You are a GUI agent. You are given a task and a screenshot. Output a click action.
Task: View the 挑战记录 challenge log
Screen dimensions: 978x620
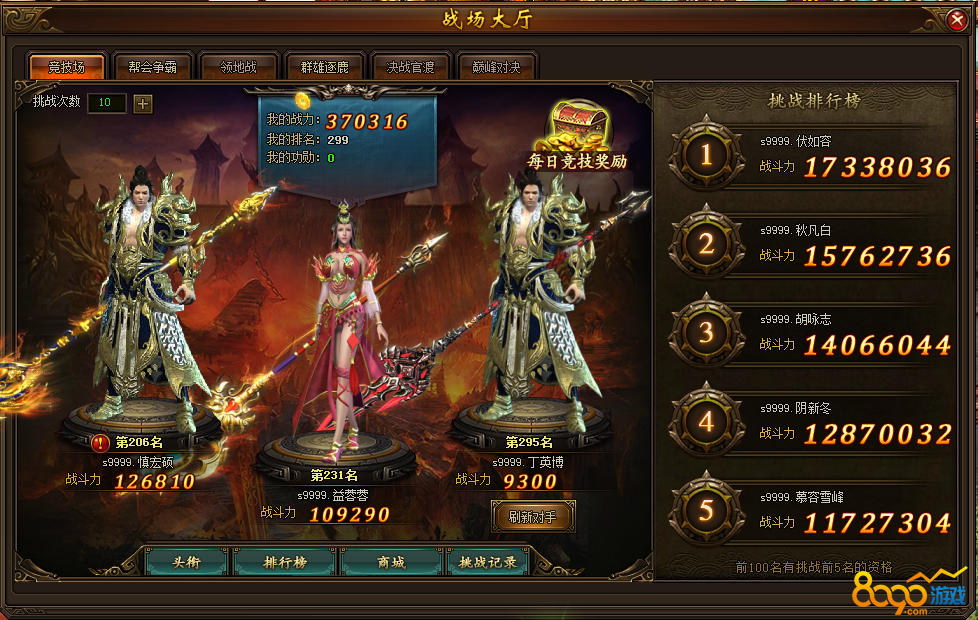coord(488,562)
